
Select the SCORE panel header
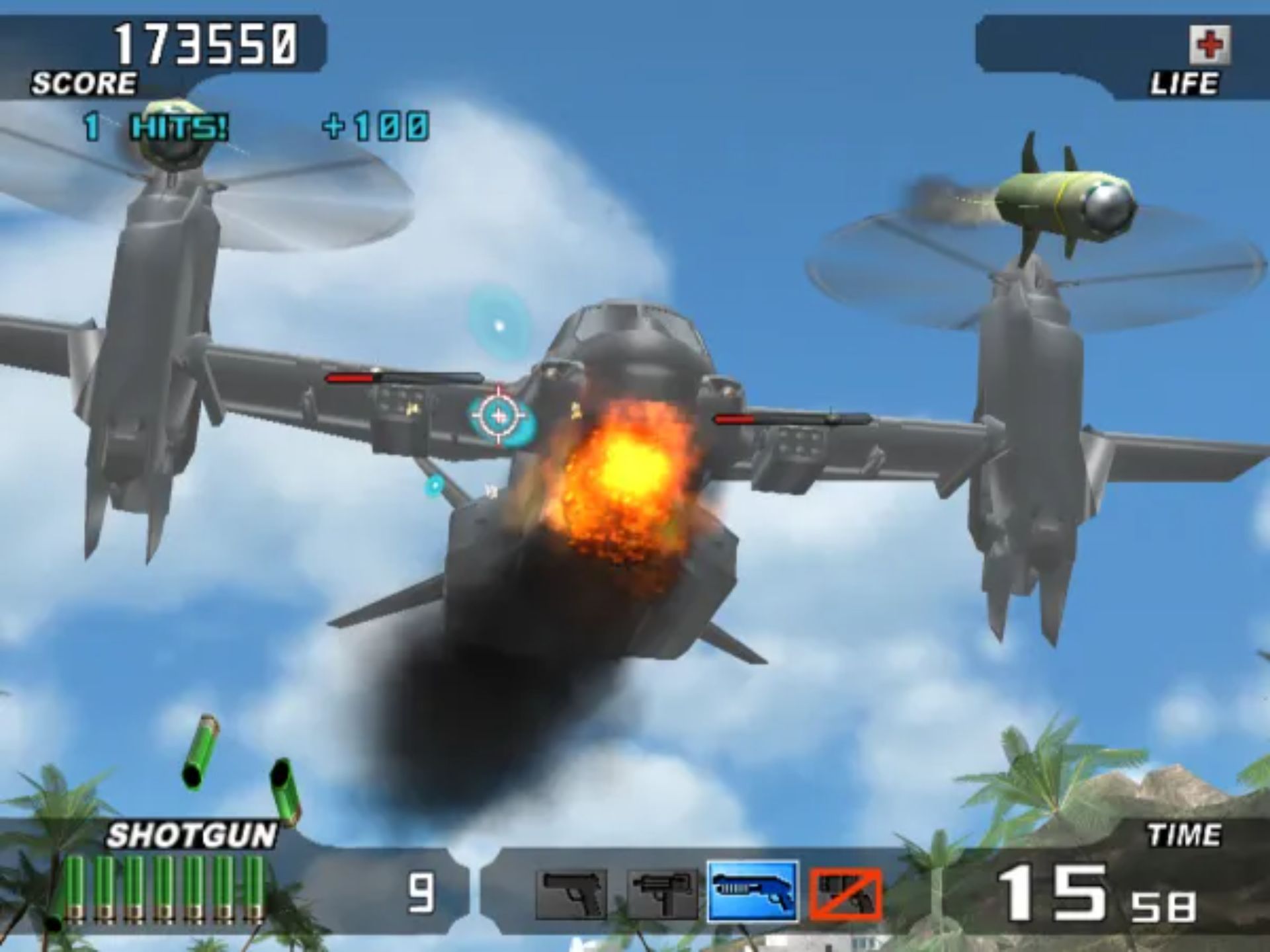tap(83, 81)
